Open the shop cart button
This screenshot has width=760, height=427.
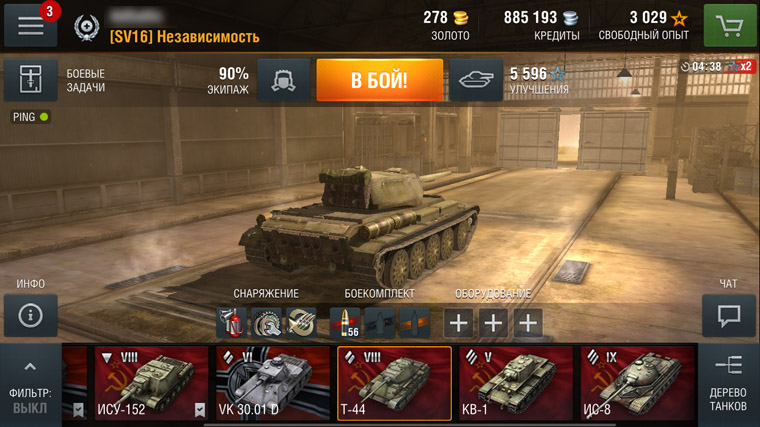tap(730, 25)
